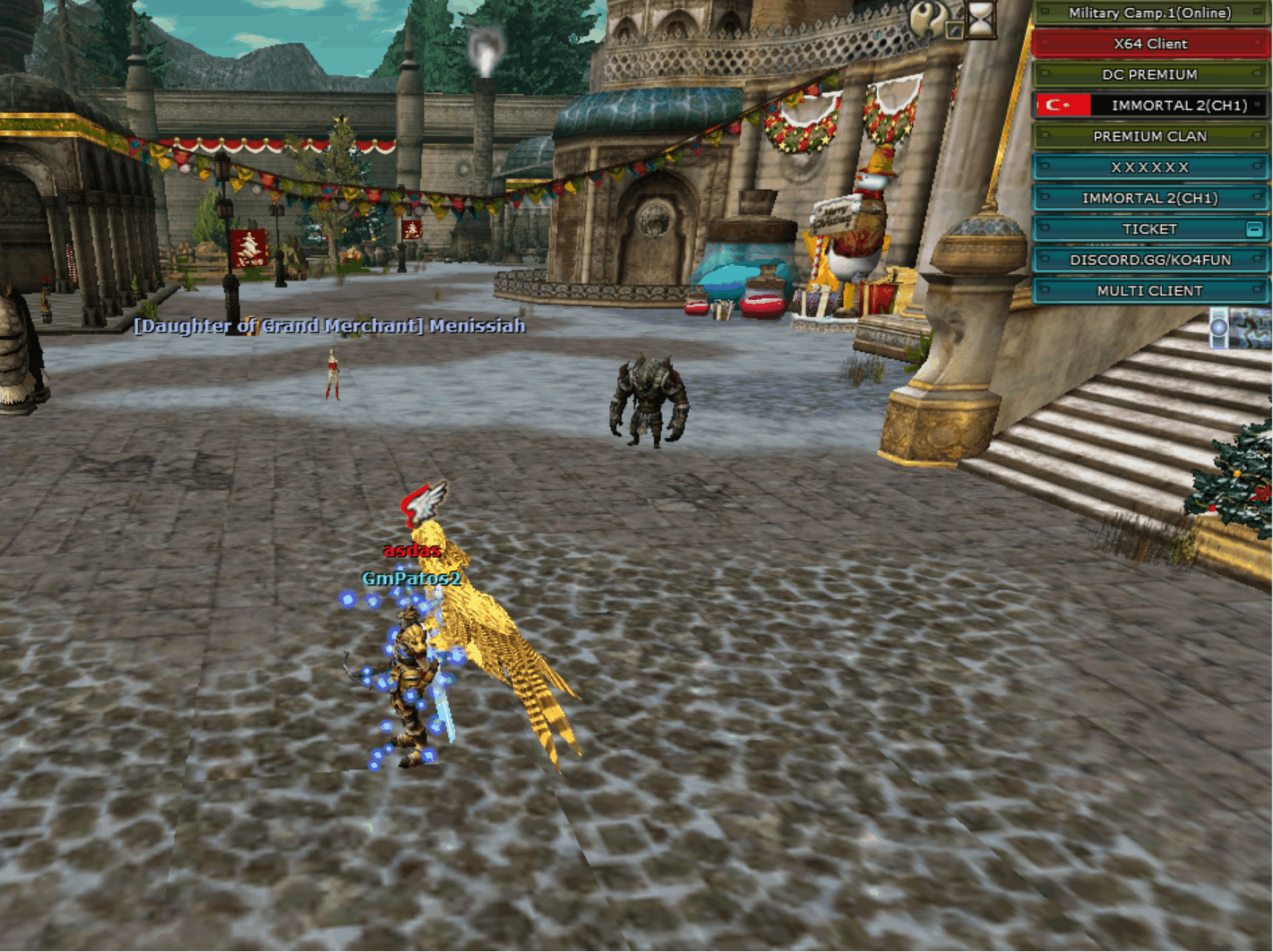The image size is (1273, 952).
Task: Activate the running figure skill icon
Action: (x=1251, y=327)
